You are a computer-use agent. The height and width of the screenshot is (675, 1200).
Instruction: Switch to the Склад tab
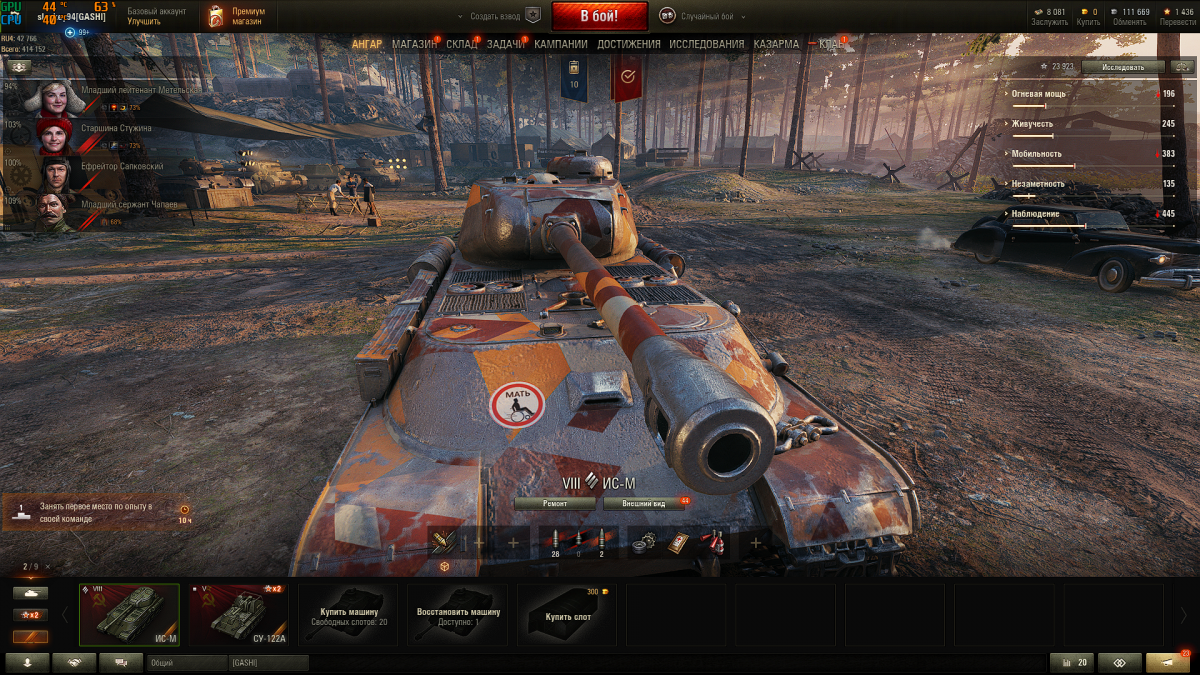coord(461,45)
